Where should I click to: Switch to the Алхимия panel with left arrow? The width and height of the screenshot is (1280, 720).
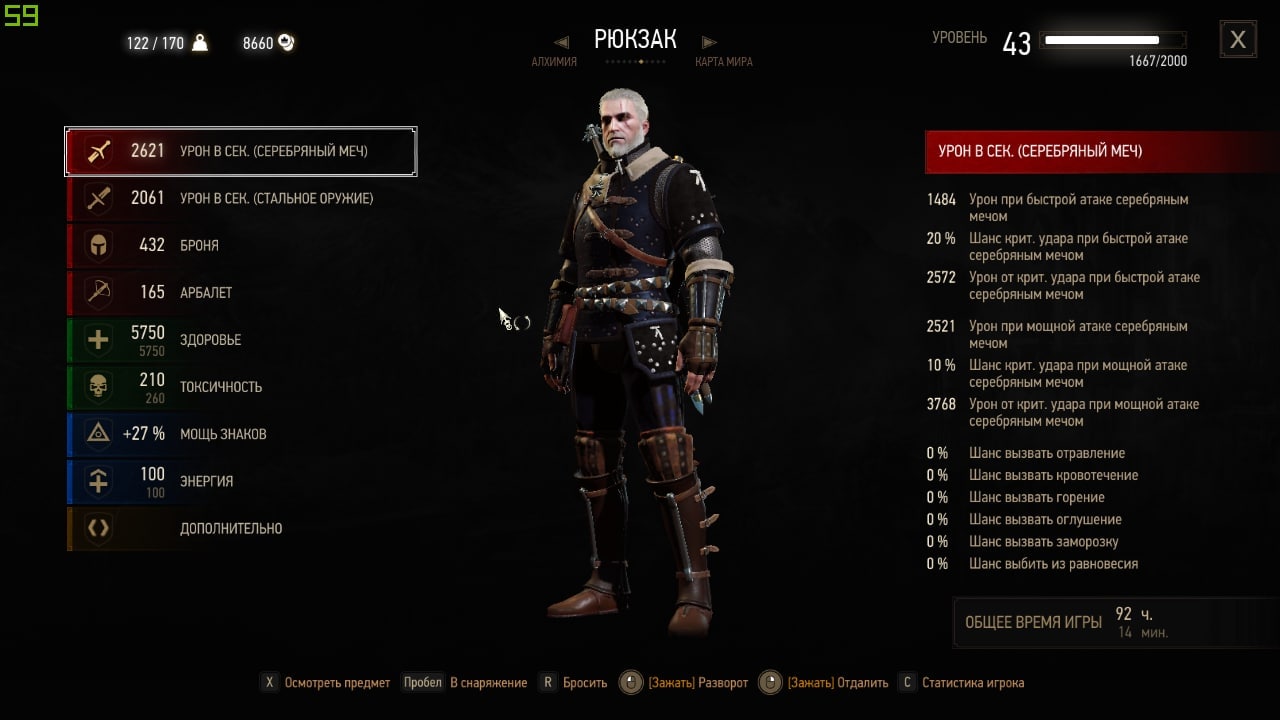pos(561,43)
